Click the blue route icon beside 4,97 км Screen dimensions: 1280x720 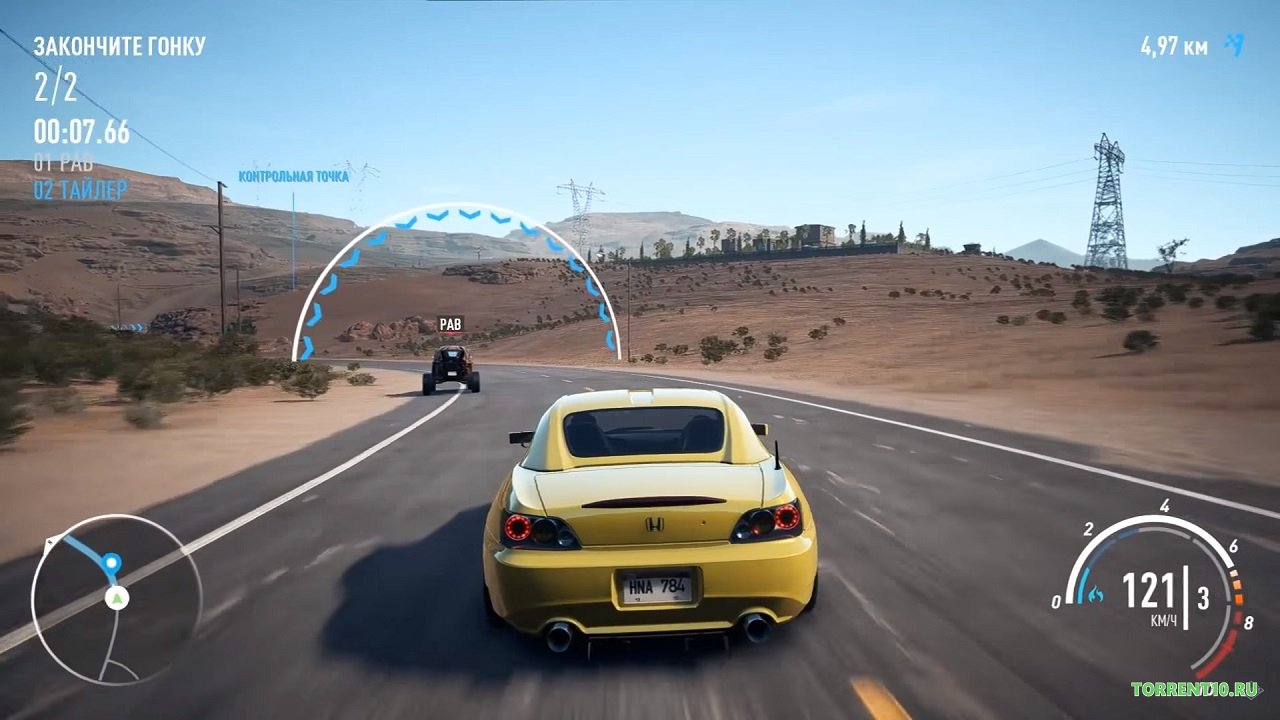point(1236,44)
